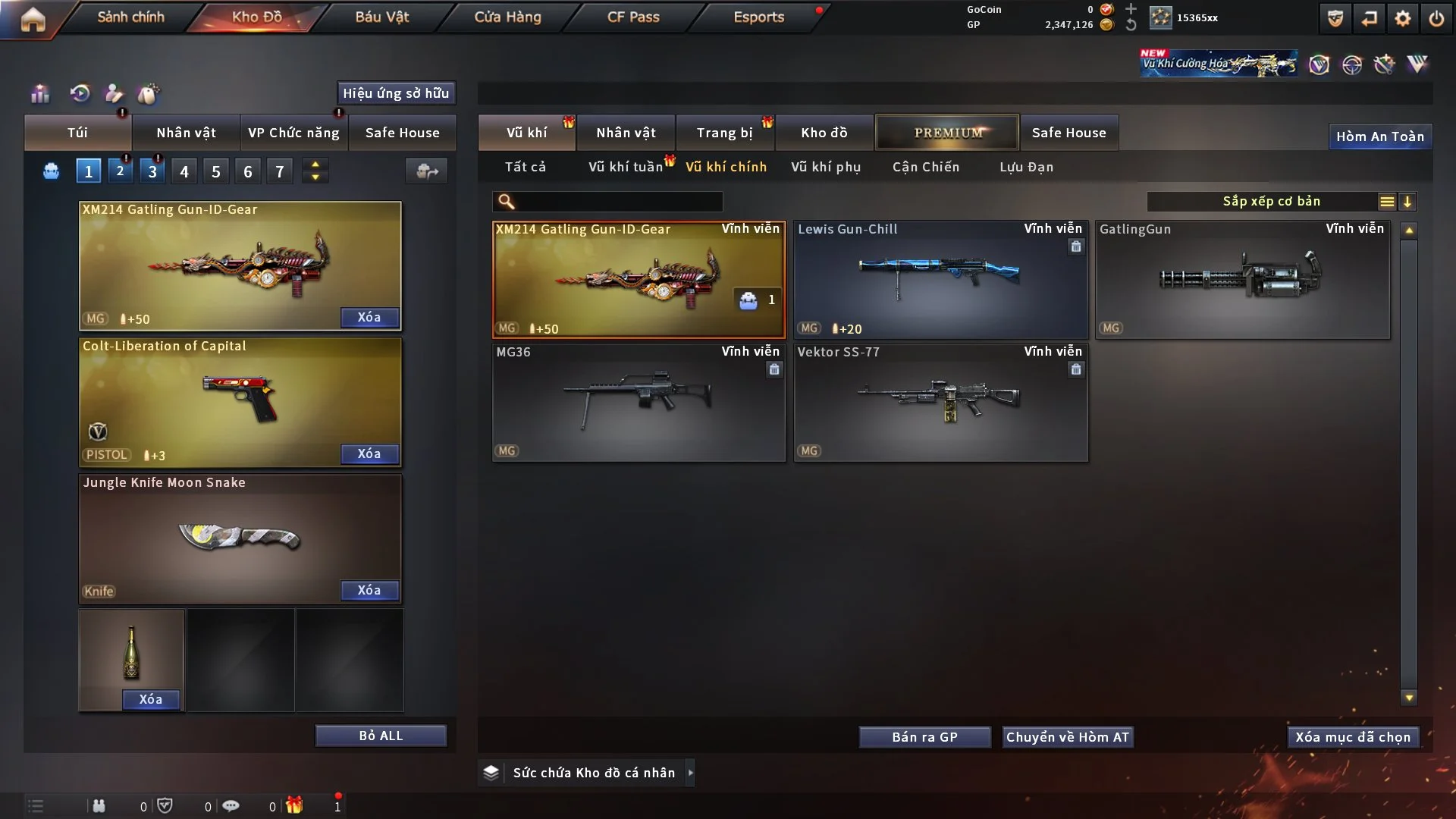Open the CF Pass tab
Viewport: 1456px width, 819px height.
[x=633, y=17]
